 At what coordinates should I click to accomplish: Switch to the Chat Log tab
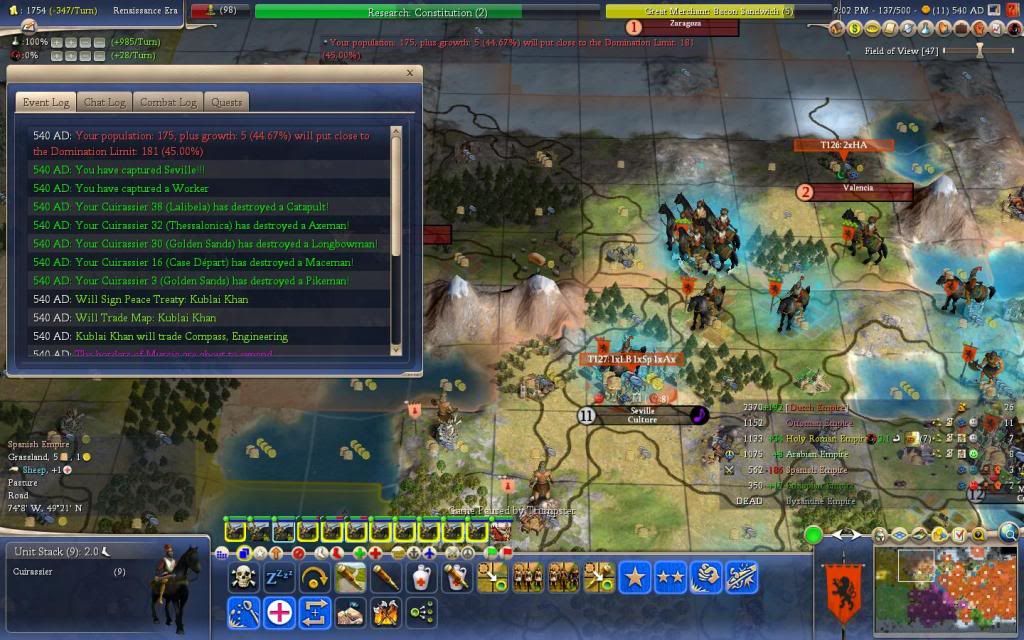pos(104,103)
